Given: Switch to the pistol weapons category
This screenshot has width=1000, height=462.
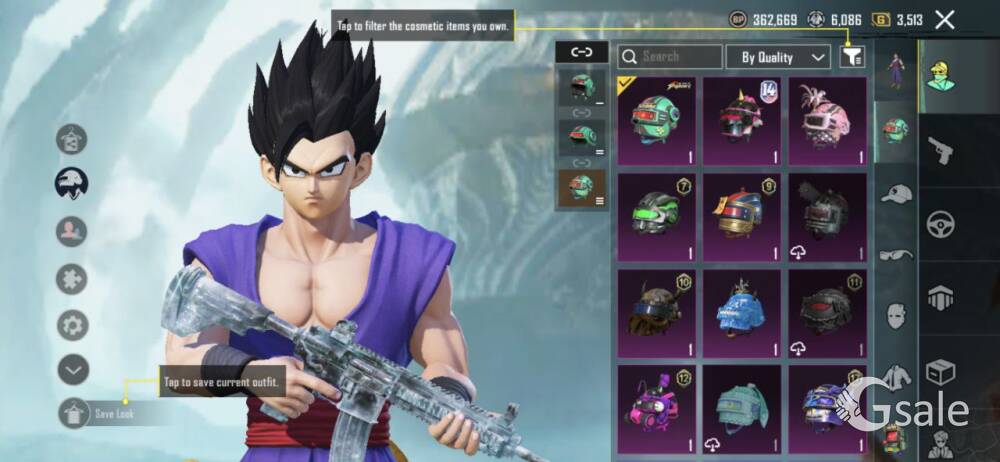Looking at the screenshot, I should [x=940, y=150].
